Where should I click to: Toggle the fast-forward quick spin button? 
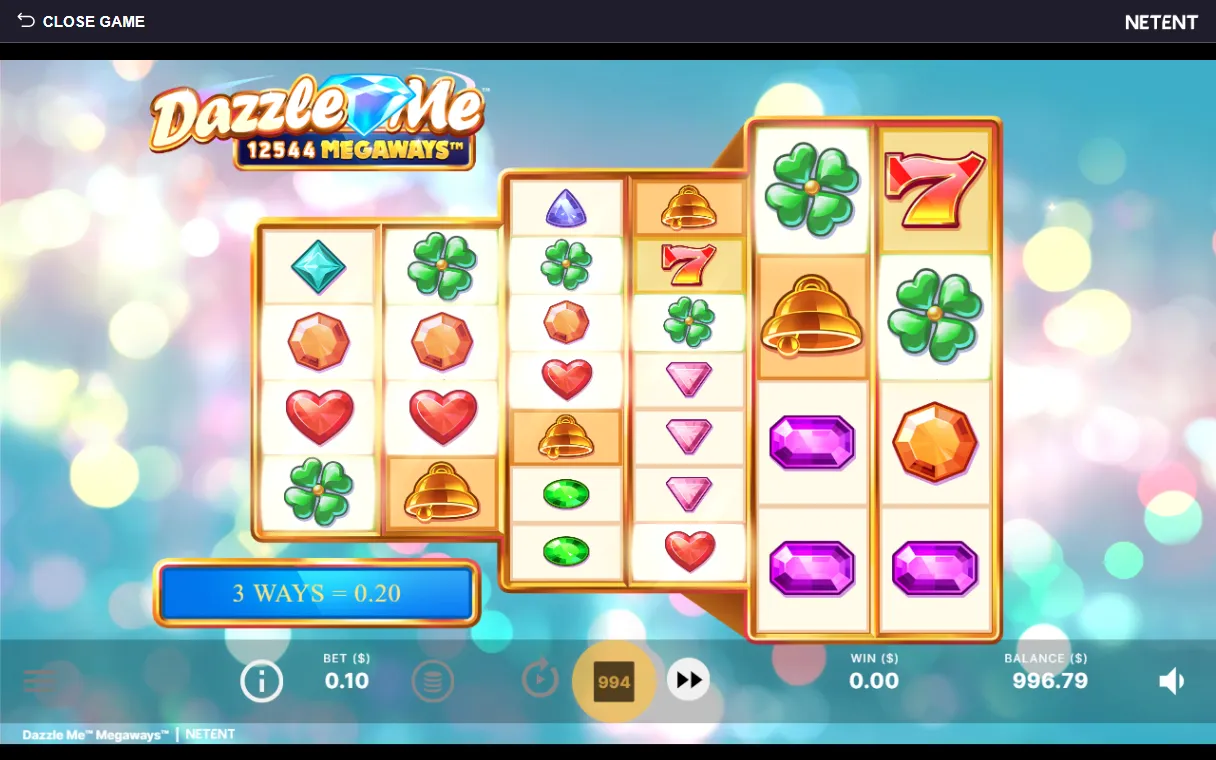pyautogui.click(x=688, y=680)
